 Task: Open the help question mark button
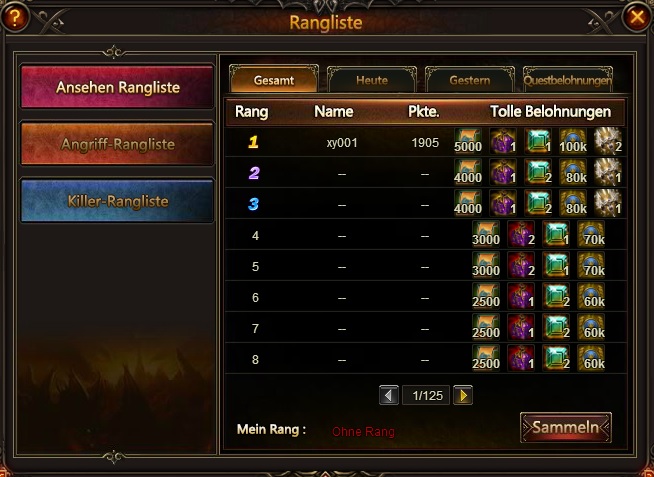click(16, 18)
